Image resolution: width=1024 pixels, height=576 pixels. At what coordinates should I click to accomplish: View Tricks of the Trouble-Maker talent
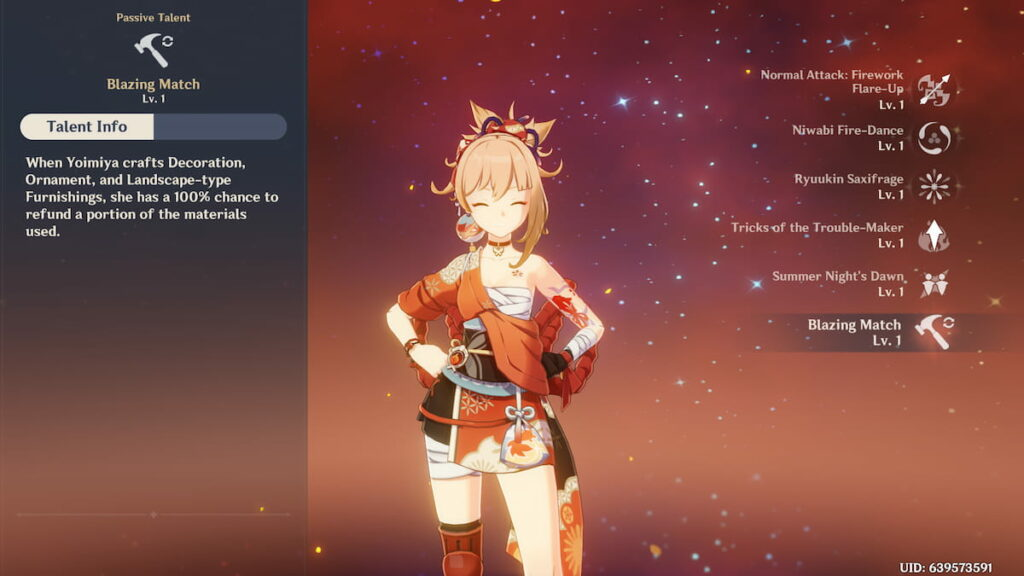click(x=934, y=235)
